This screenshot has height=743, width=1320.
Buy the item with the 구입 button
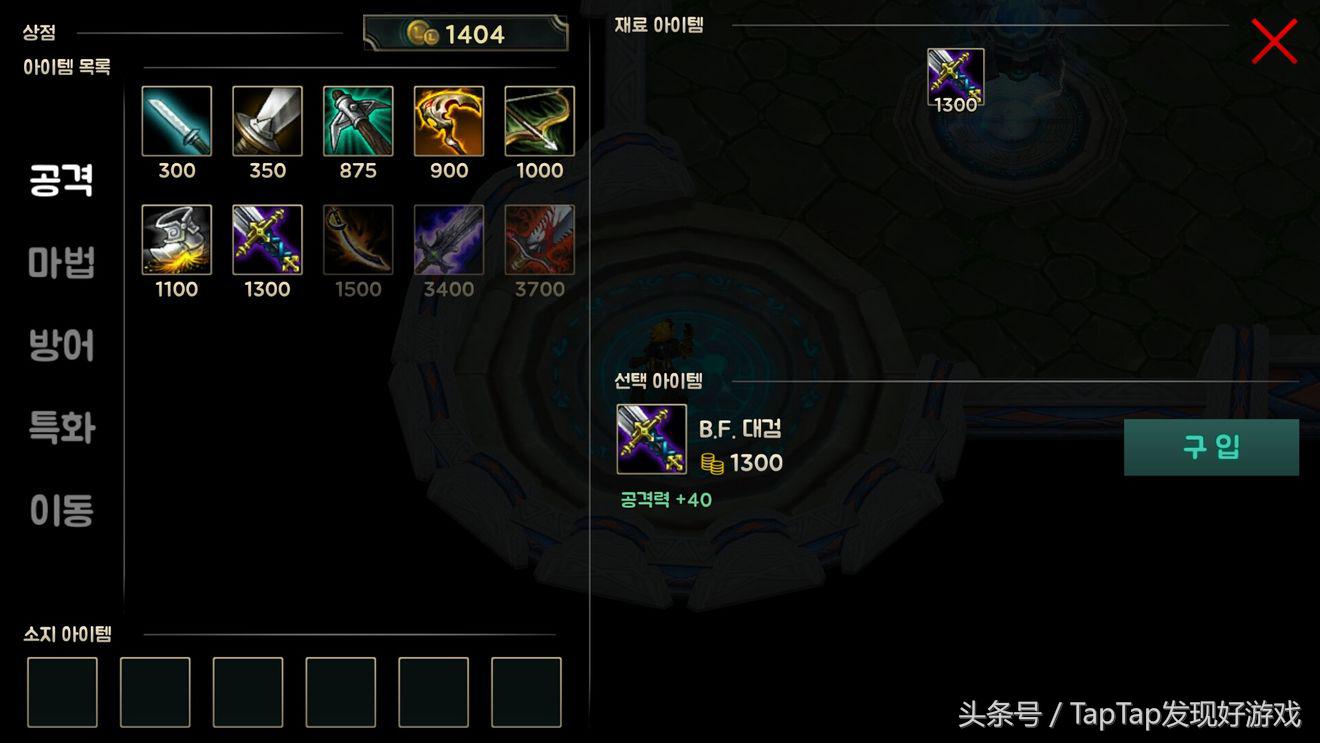pyautogui.click(x=1211, y=447)
